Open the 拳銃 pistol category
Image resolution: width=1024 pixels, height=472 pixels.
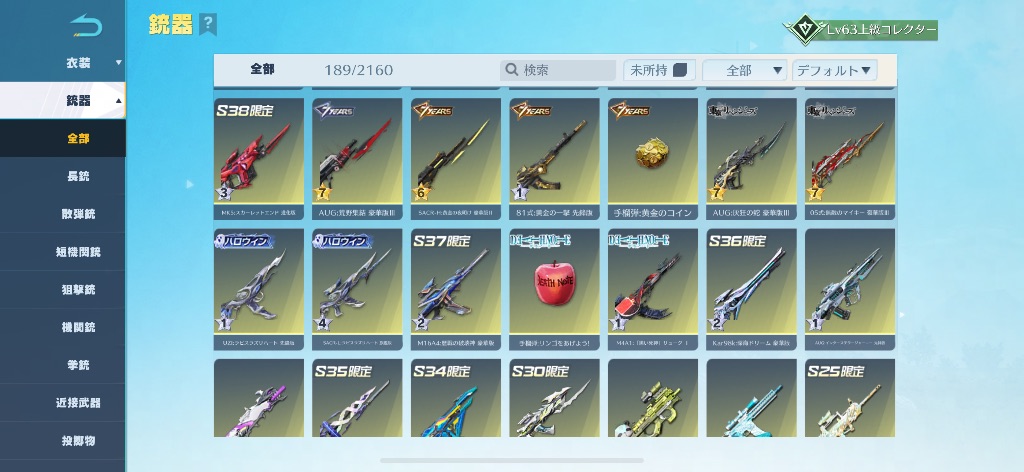(x=78, y=366)
